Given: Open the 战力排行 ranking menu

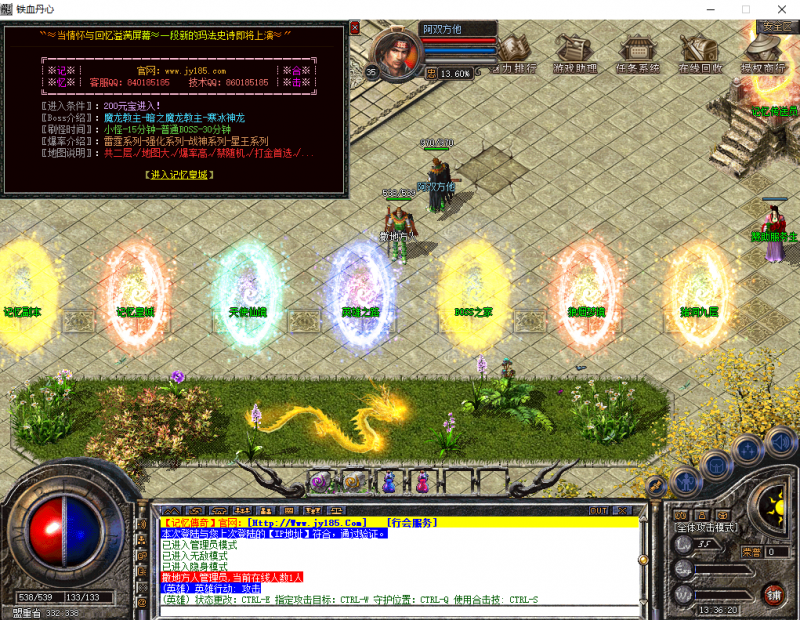Looking at the screenshot, I should click(x=516, y=53).
